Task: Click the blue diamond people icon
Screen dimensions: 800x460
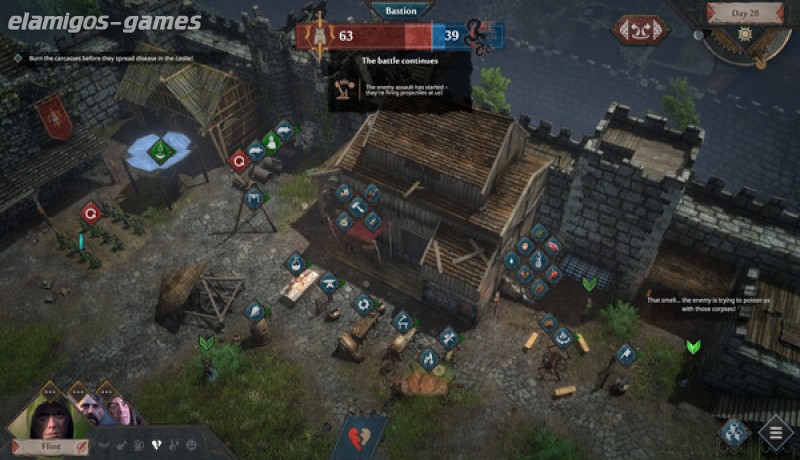Action: coord(733,431)
